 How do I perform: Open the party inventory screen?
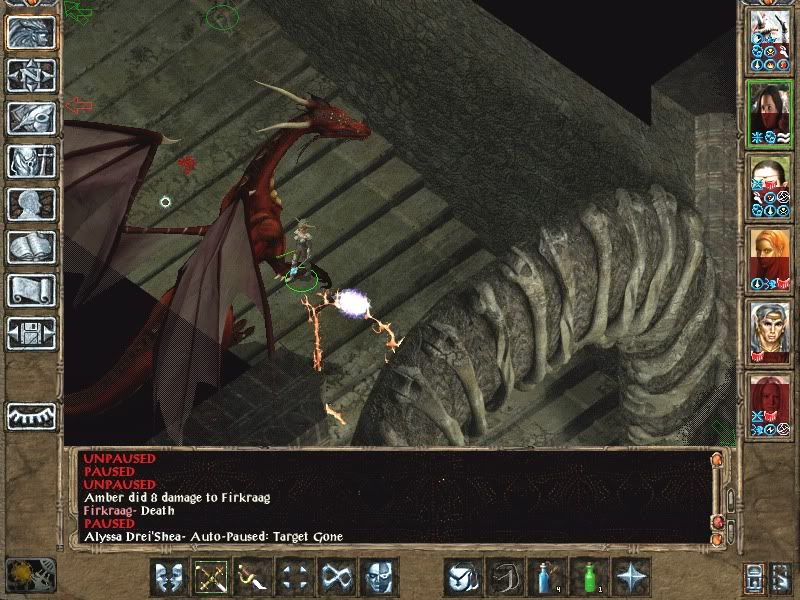[x=31, y=162]
